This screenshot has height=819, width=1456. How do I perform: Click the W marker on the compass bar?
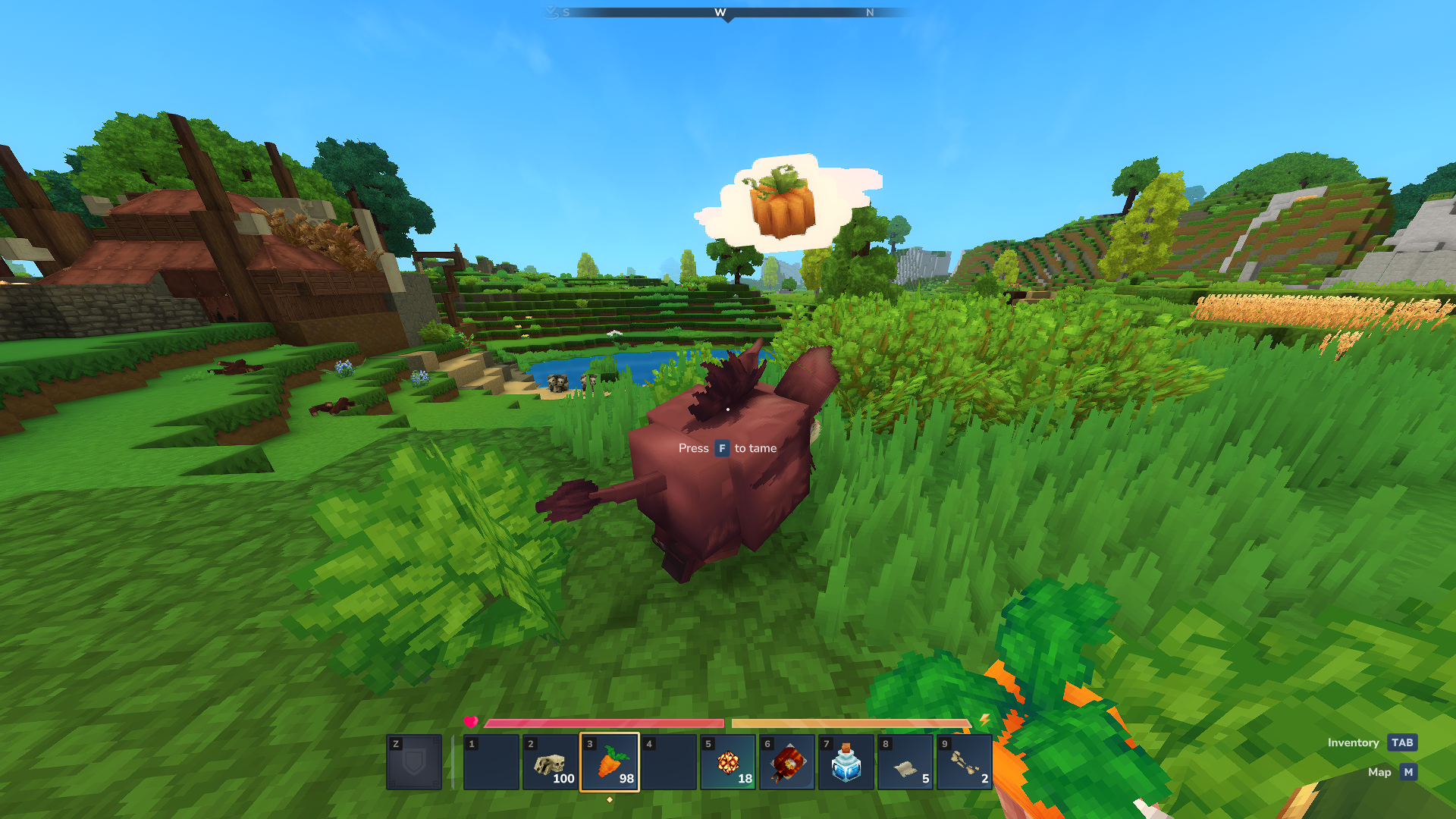click(720, 13)
